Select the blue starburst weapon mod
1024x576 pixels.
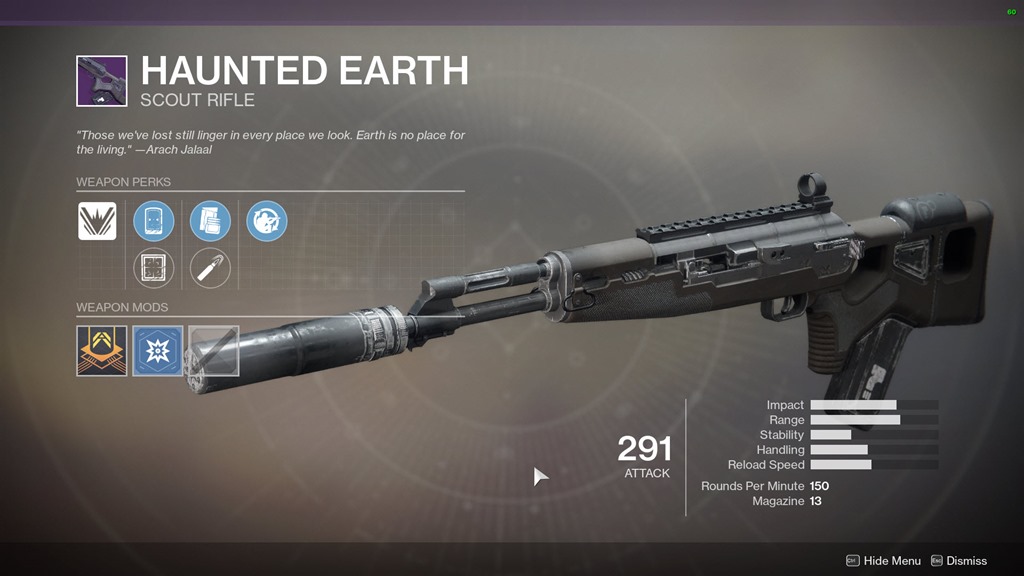(x=158, y=350)
